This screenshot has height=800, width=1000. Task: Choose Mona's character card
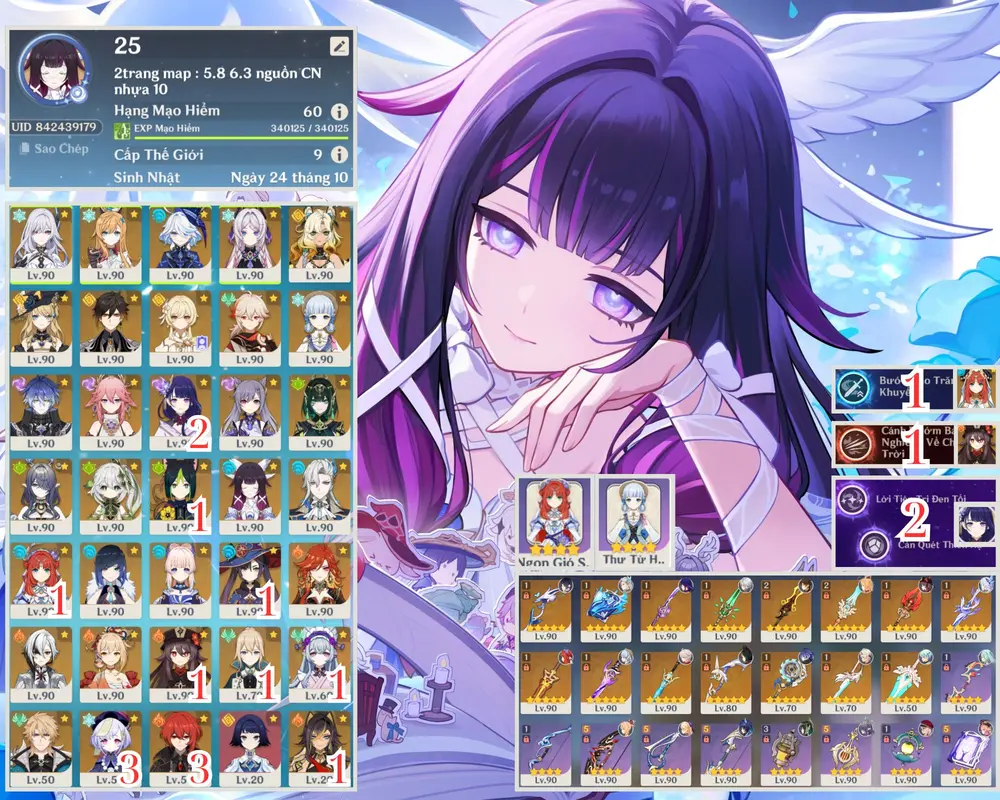click(x=249, y=579)
